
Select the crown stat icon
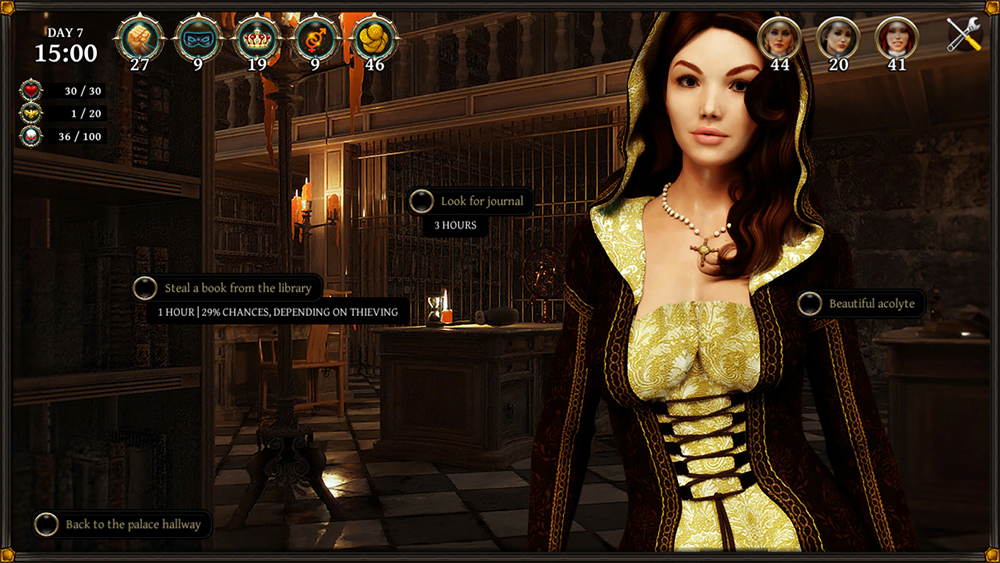[257, 39]
